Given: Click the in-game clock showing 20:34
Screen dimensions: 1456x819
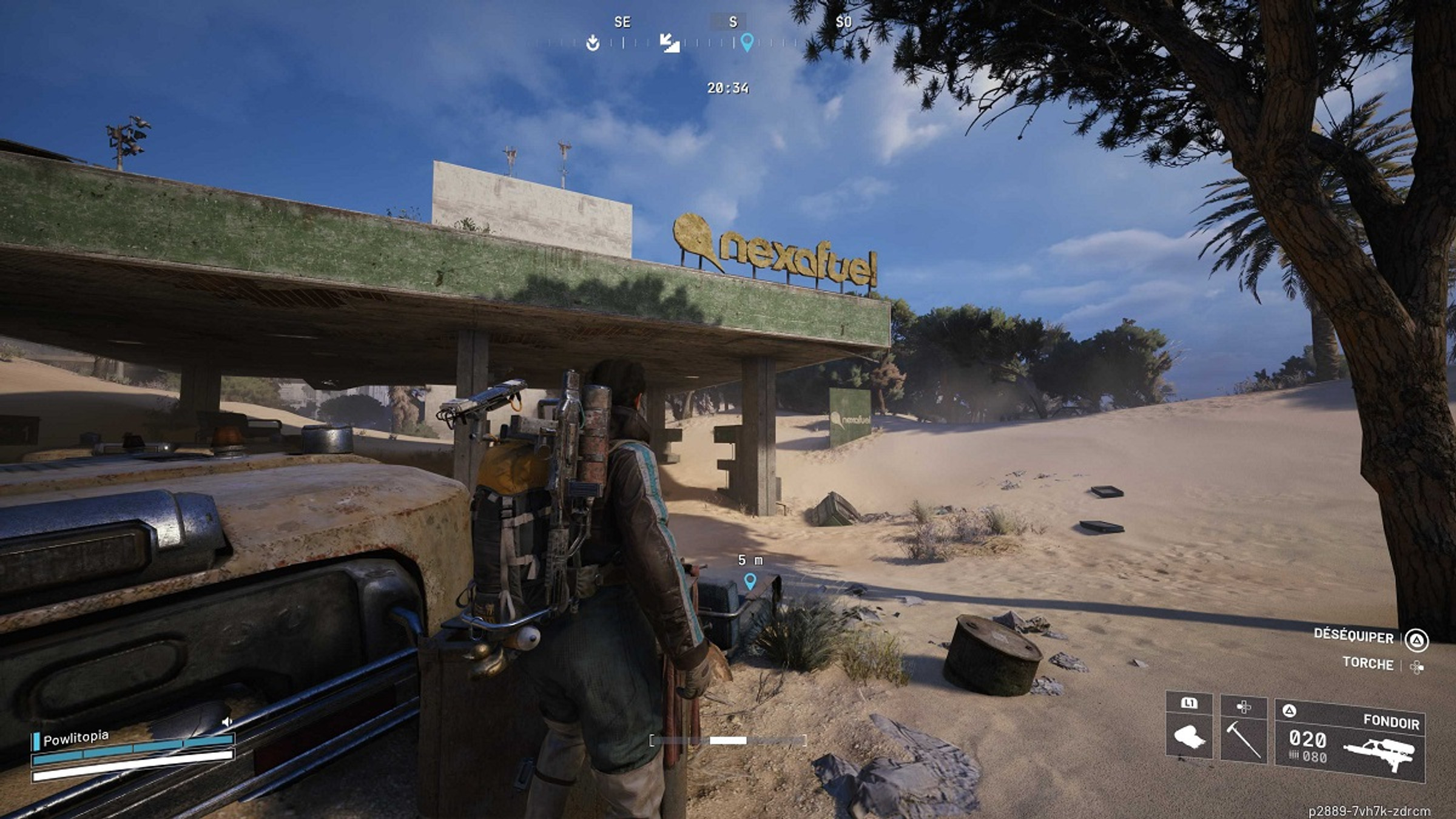Looking at the screenshot, I should pyautogui.click(x=728, y=87).
